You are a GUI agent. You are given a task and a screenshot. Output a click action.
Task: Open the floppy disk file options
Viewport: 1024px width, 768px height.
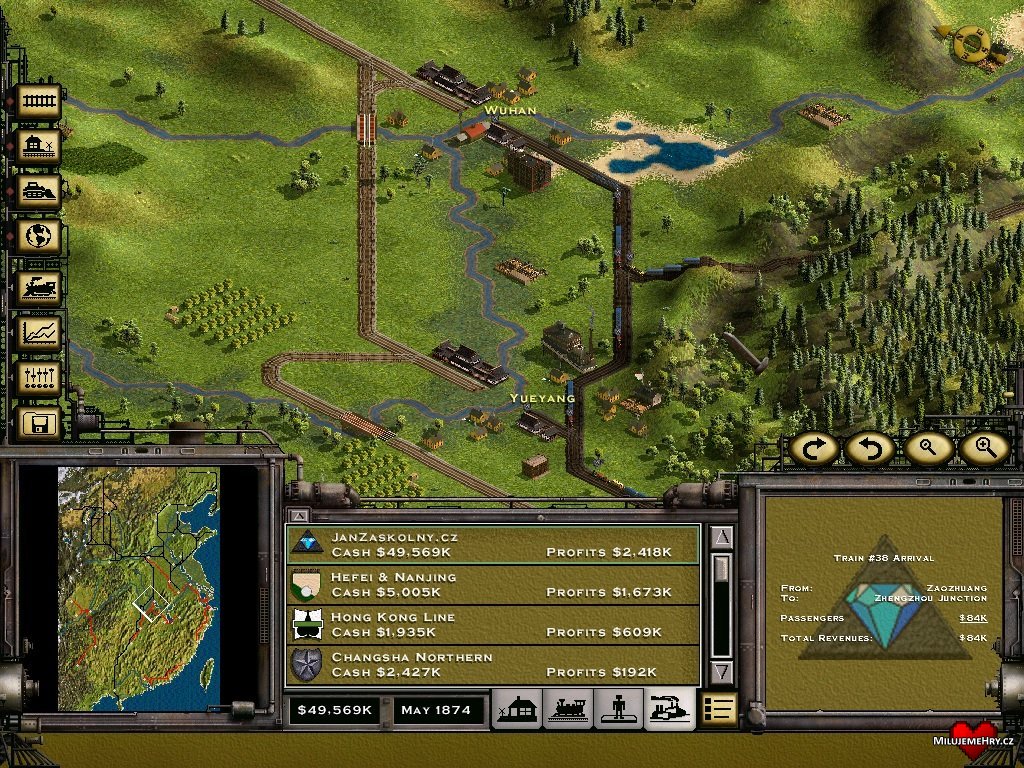(x=38, y=424)
